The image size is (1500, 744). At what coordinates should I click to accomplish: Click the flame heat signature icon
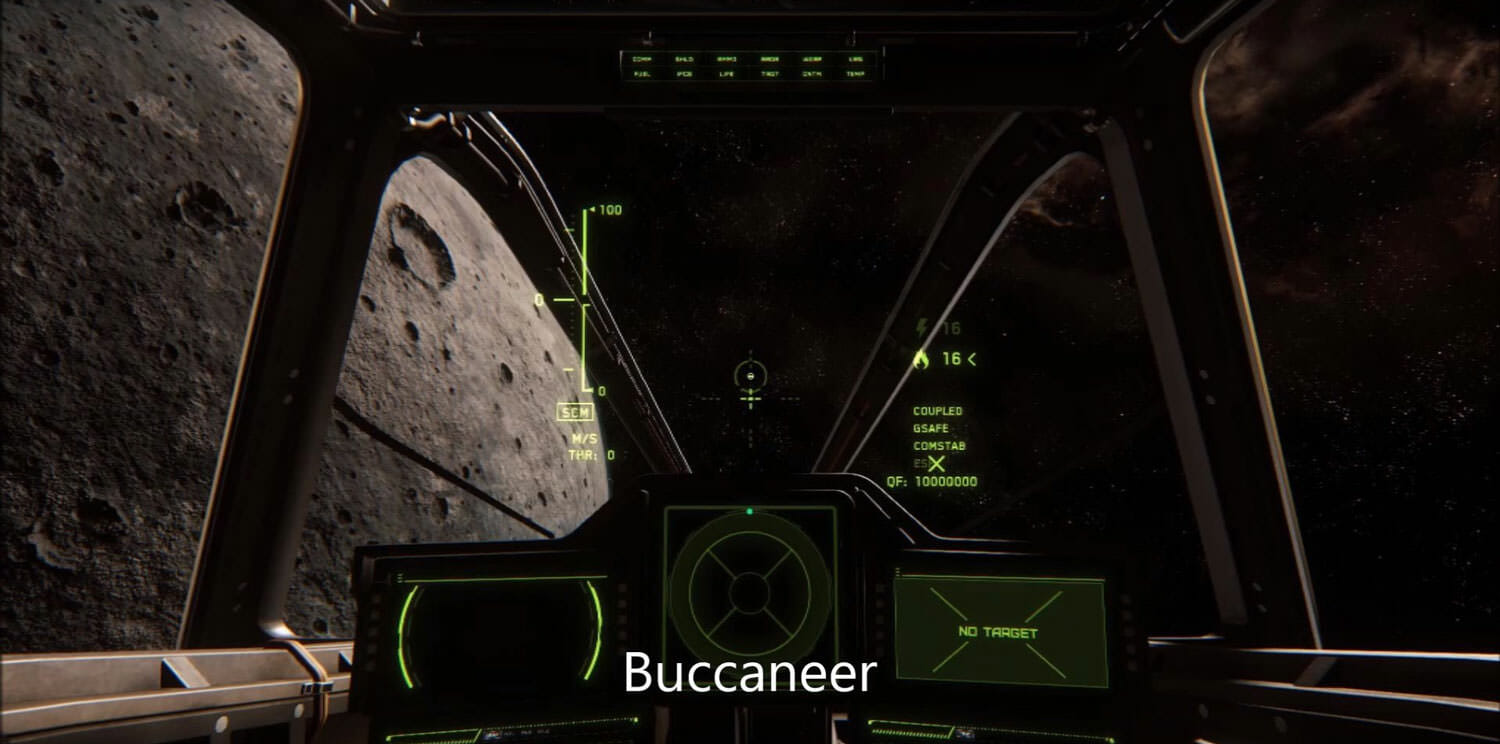point(922,358)
